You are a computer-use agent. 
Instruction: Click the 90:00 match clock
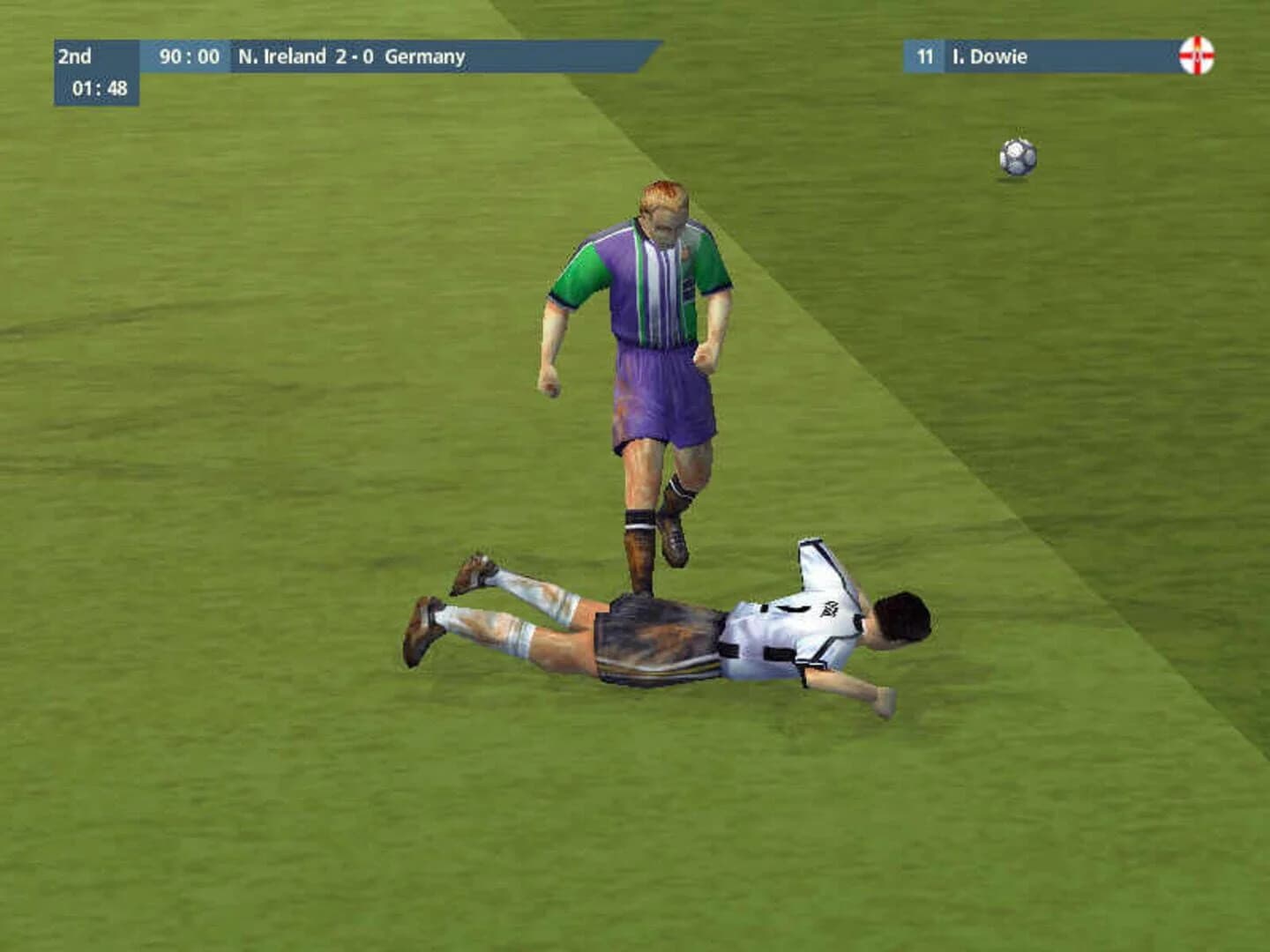[190, 56]
